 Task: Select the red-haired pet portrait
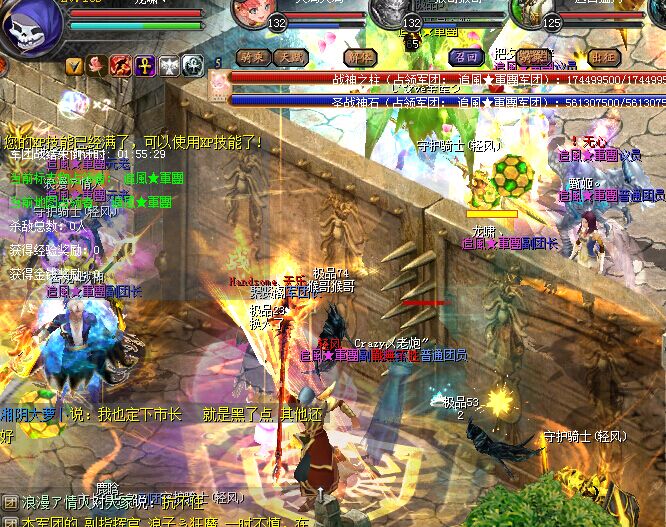click(253, 13)
